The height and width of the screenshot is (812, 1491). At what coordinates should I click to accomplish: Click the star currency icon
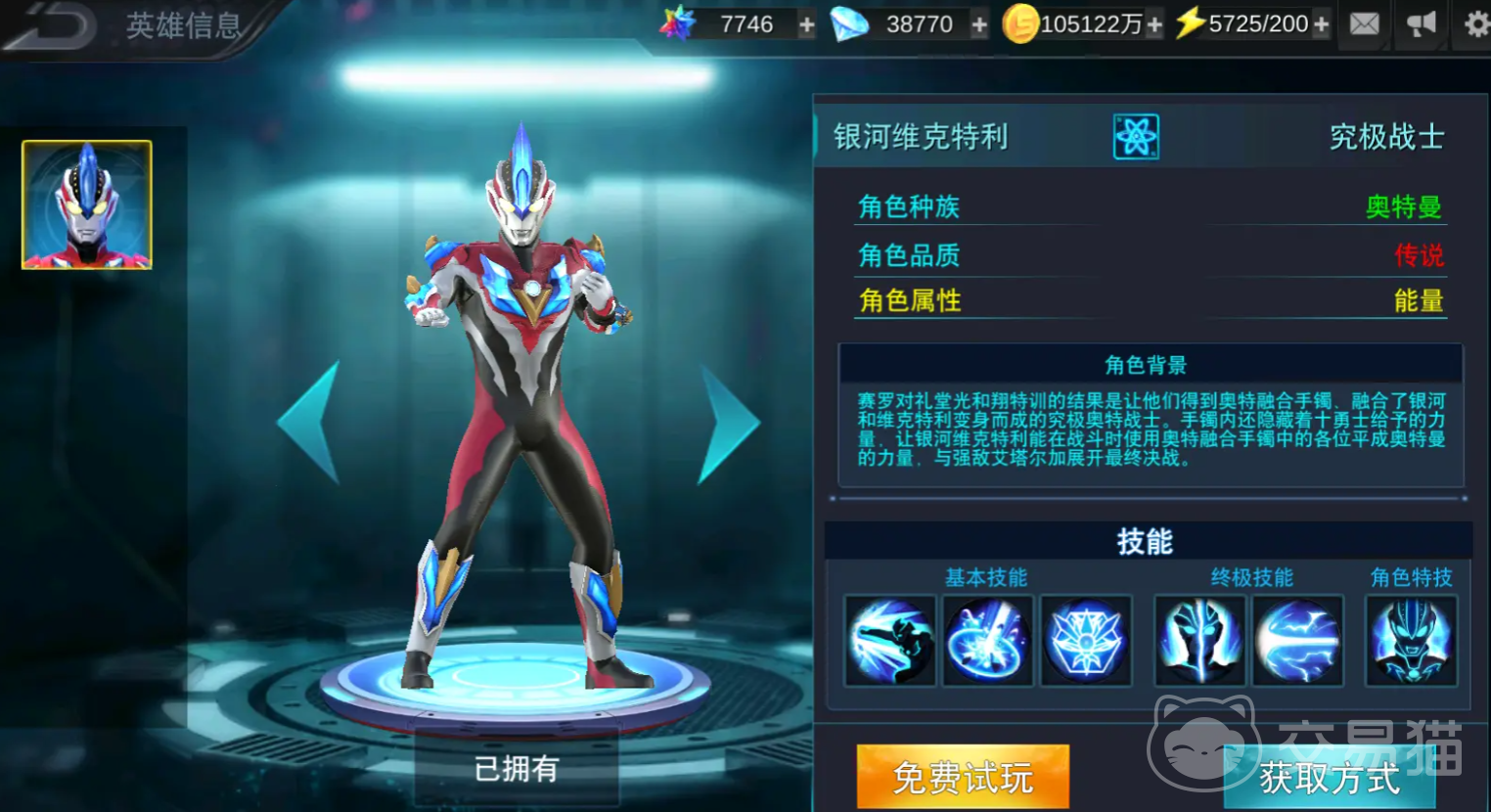[674, 22]
